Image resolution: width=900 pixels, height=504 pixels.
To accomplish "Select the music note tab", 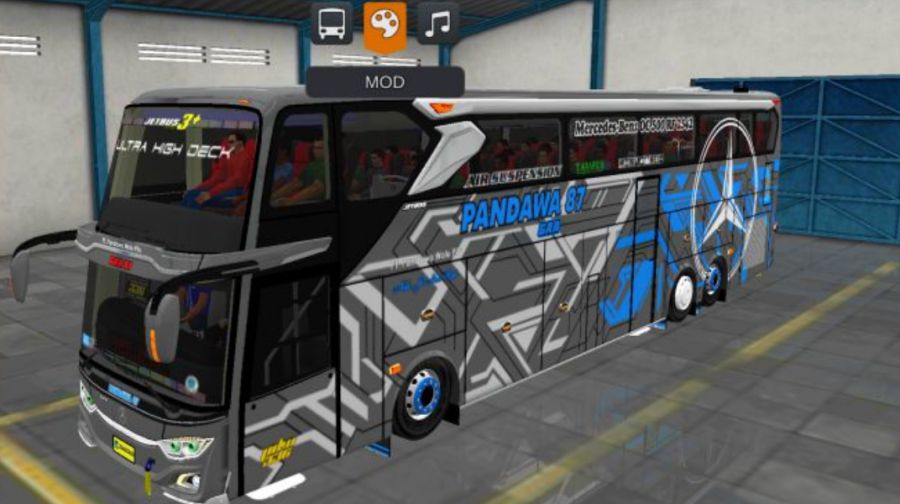I will pos(437,23).
